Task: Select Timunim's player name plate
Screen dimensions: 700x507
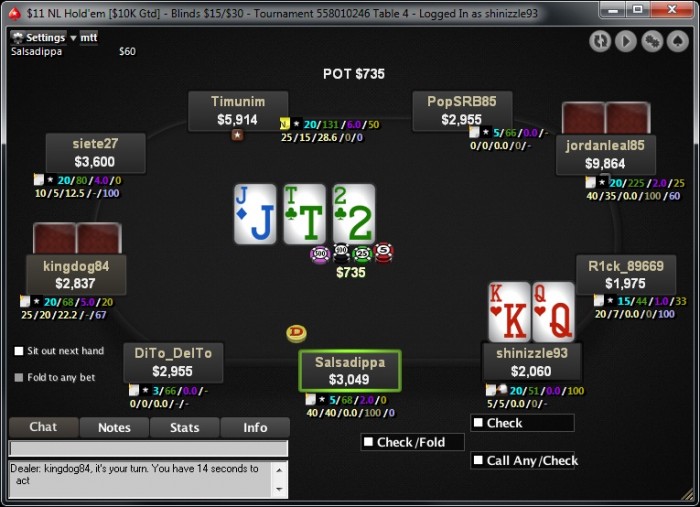Action: coord(238,111)
